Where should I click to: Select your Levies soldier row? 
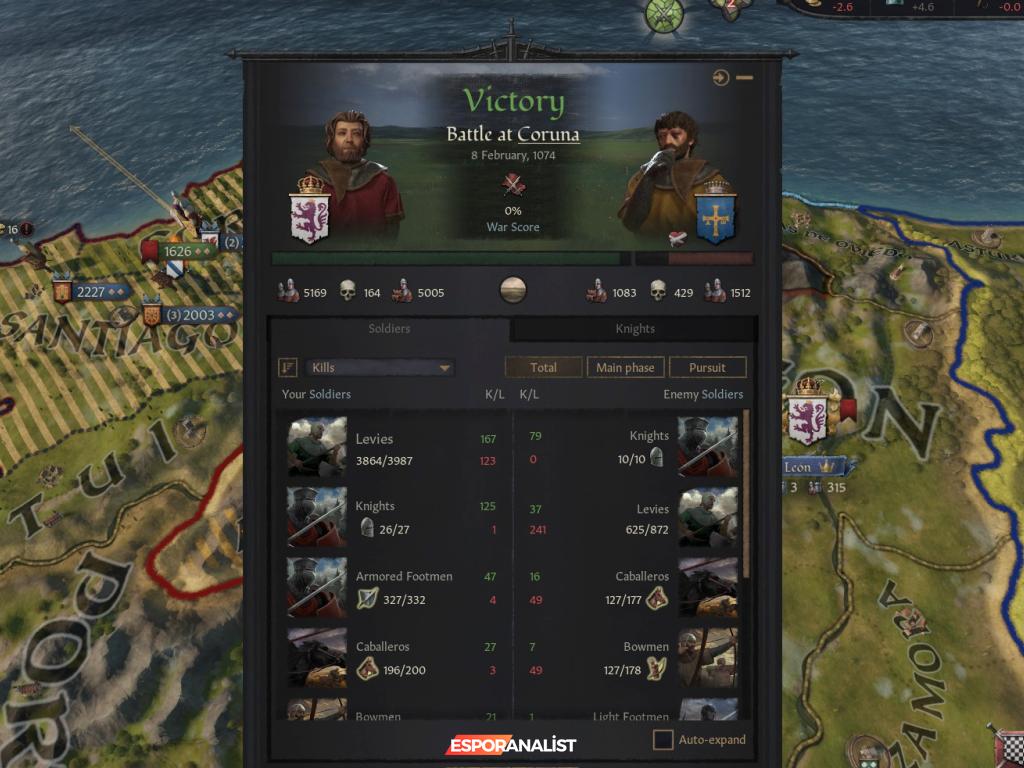392,449
